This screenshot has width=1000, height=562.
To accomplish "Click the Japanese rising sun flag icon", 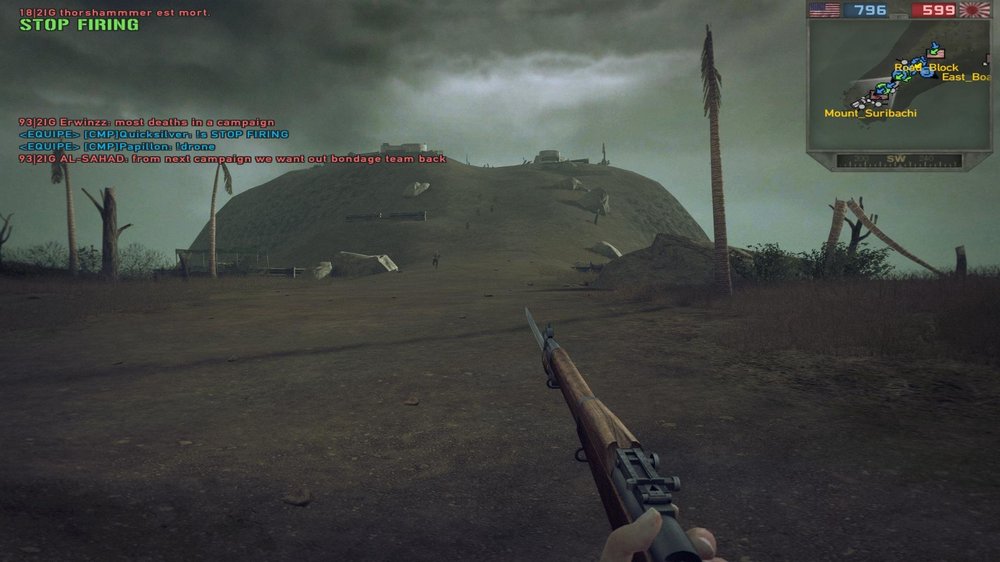I will pyautogui.click(x=973, y=10).
